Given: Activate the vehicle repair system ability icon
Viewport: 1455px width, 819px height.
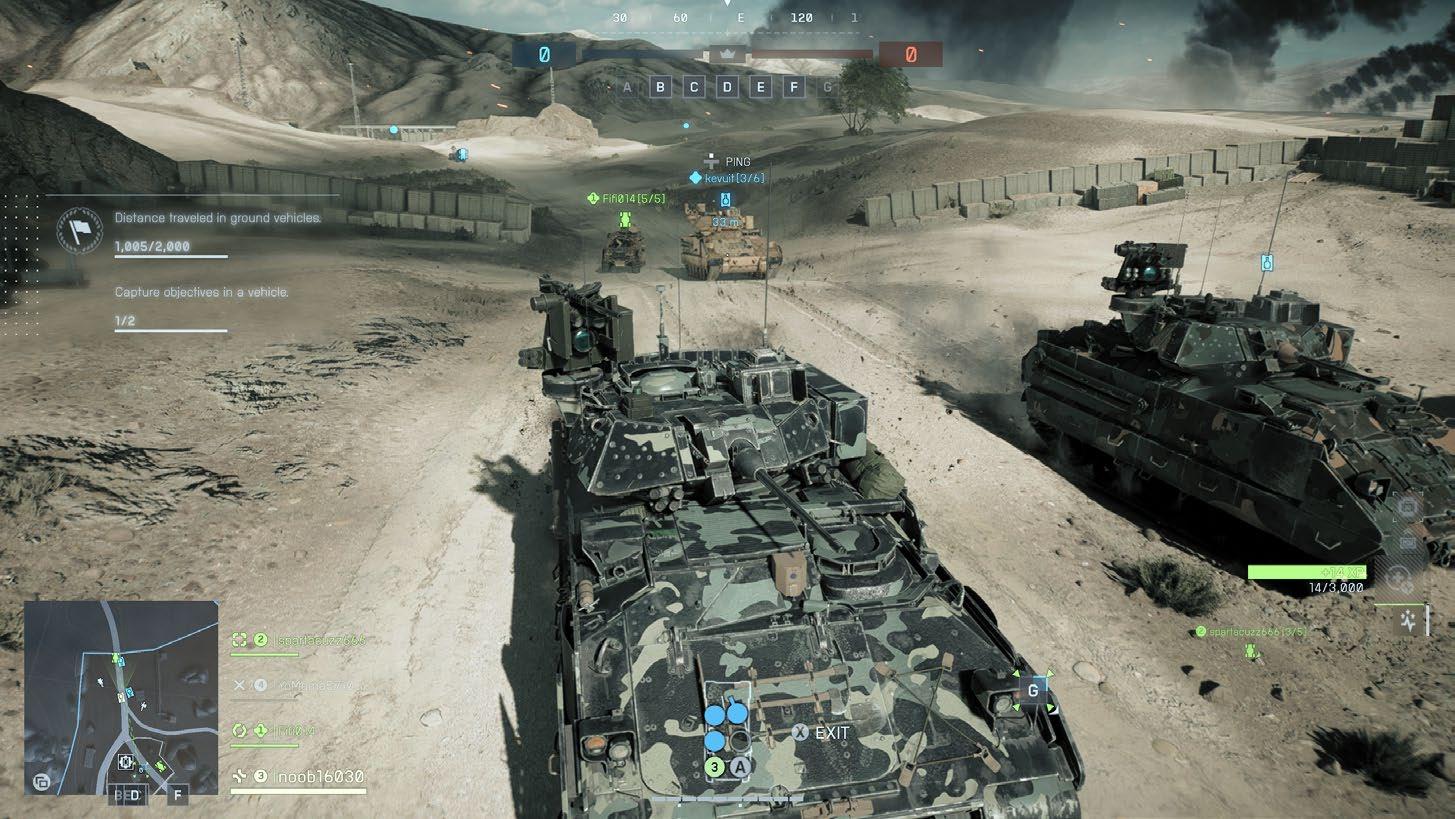Looking at the screenshot, I should (1409, 622).
